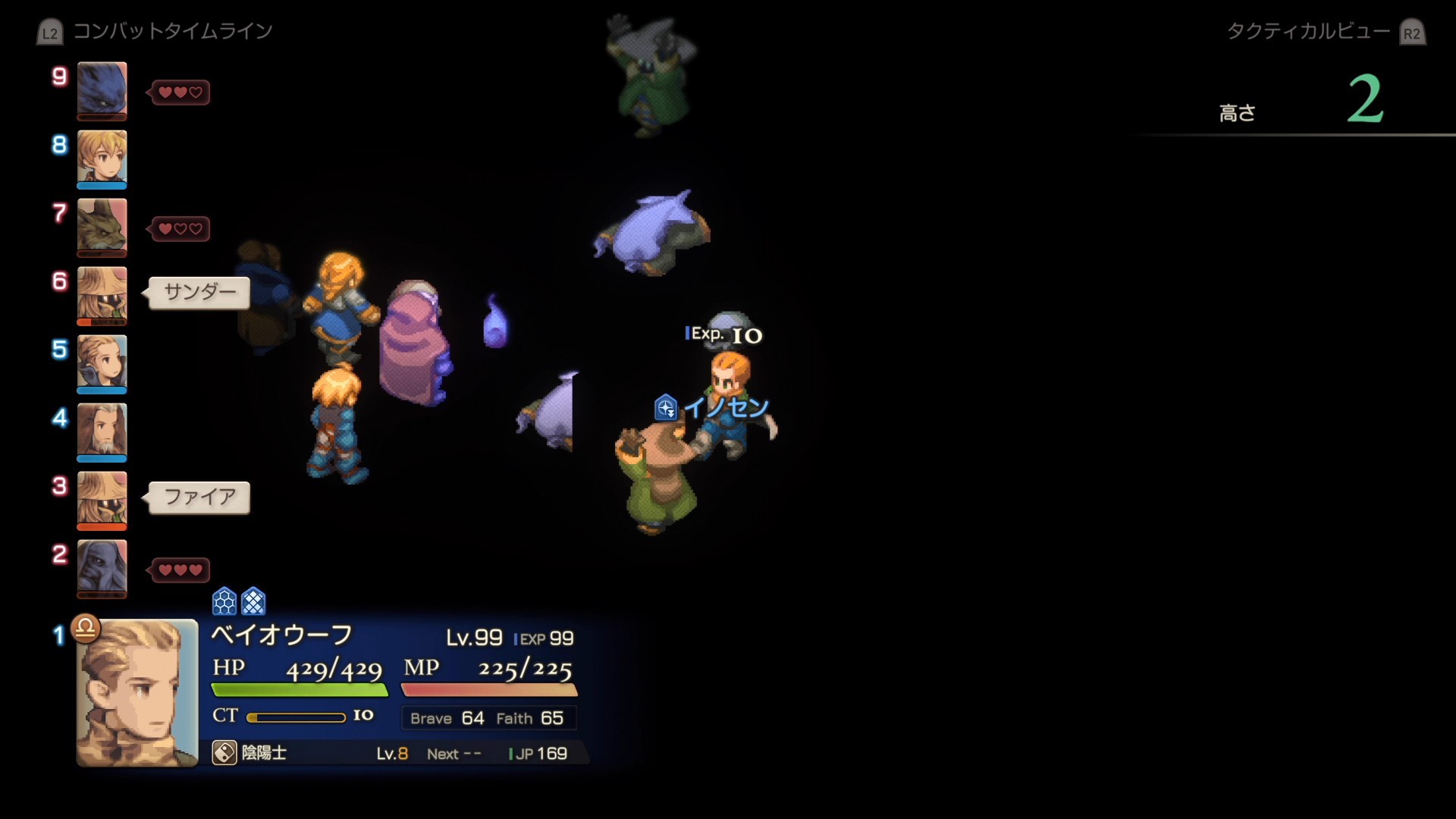
Task: Click the first hexagonal status icon above ベイオウーフ
Action: pos(224,601)
